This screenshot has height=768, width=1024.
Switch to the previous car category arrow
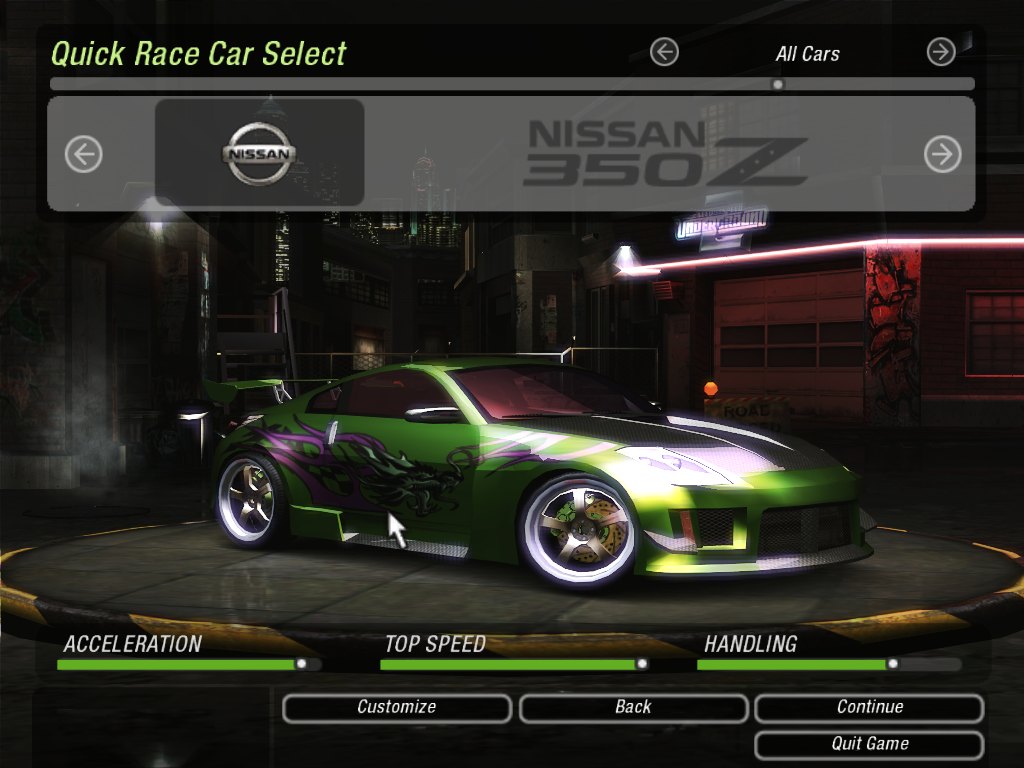tap(664, 52)
